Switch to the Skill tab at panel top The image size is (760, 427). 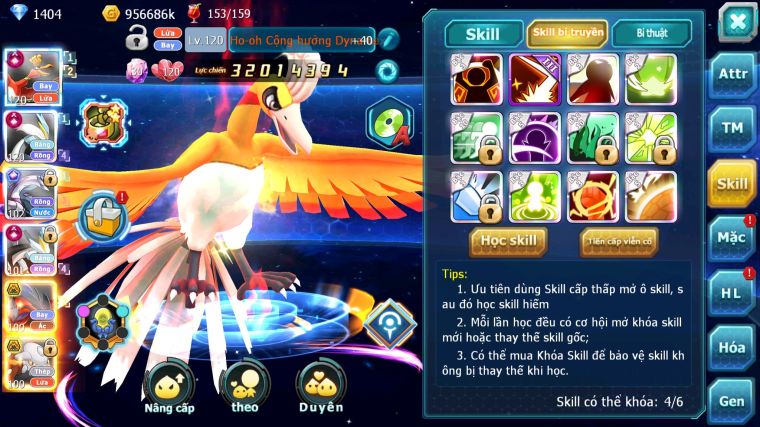(484, 33)
